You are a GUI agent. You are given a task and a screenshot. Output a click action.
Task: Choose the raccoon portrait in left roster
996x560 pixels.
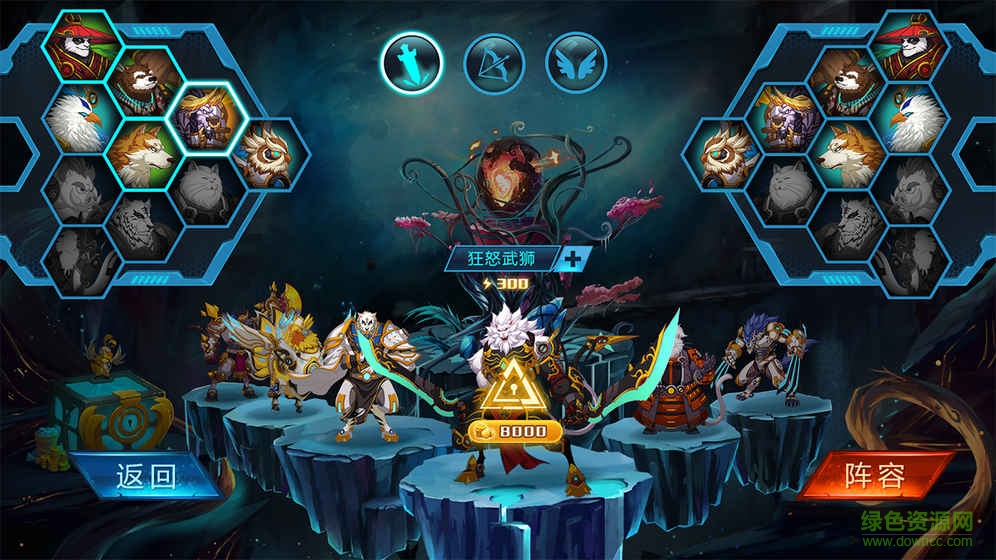point(146,82)
